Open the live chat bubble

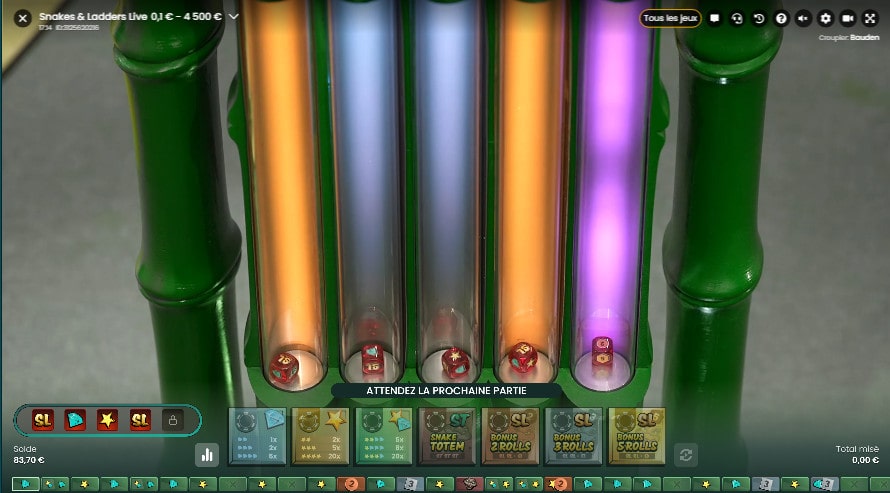[x=714, y=18]
